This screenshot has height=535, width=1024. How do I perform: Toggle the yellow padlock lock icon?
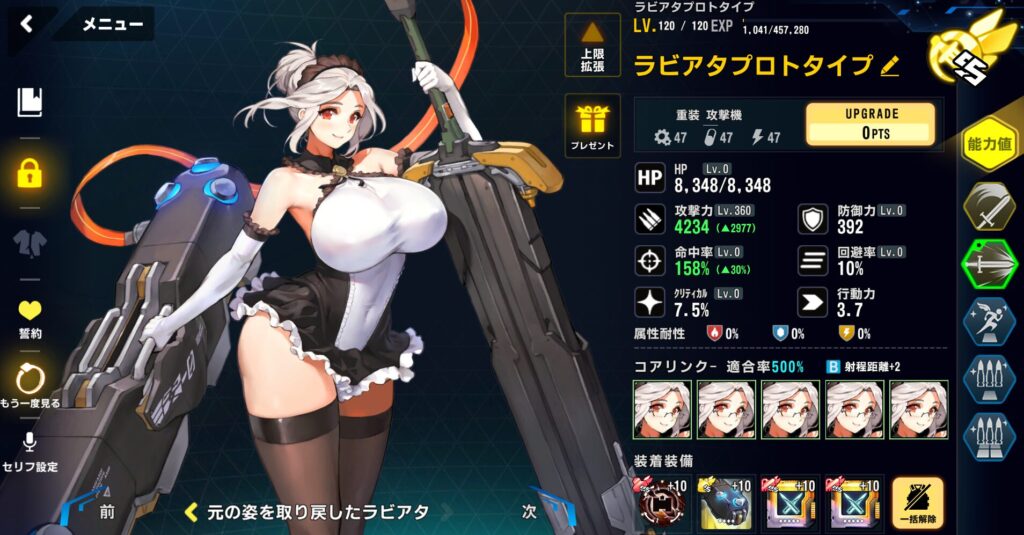tap(29, 171)
